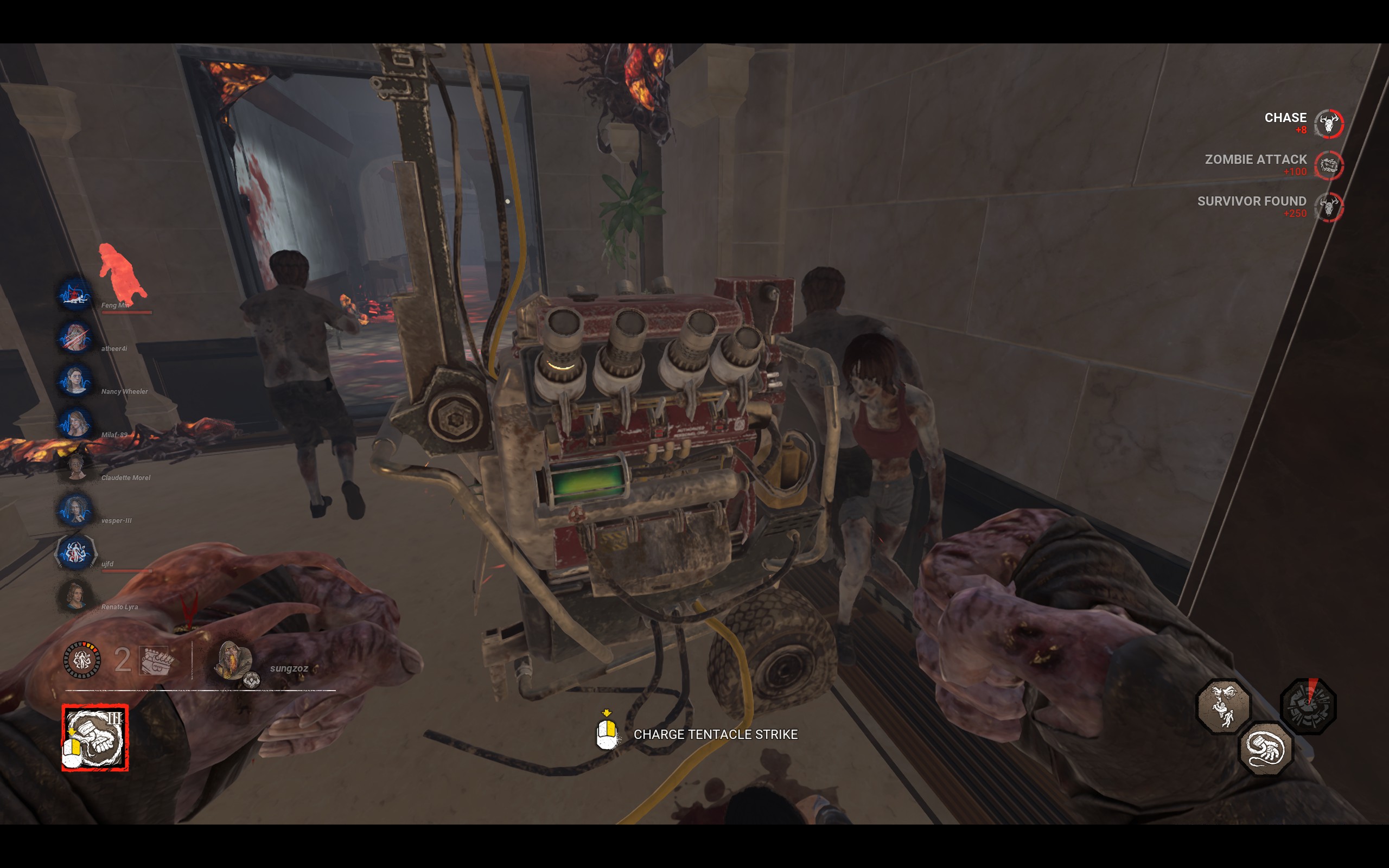Click the Chase score event icon
This screenshot has width=1389, height=868.
point(1329,124)
